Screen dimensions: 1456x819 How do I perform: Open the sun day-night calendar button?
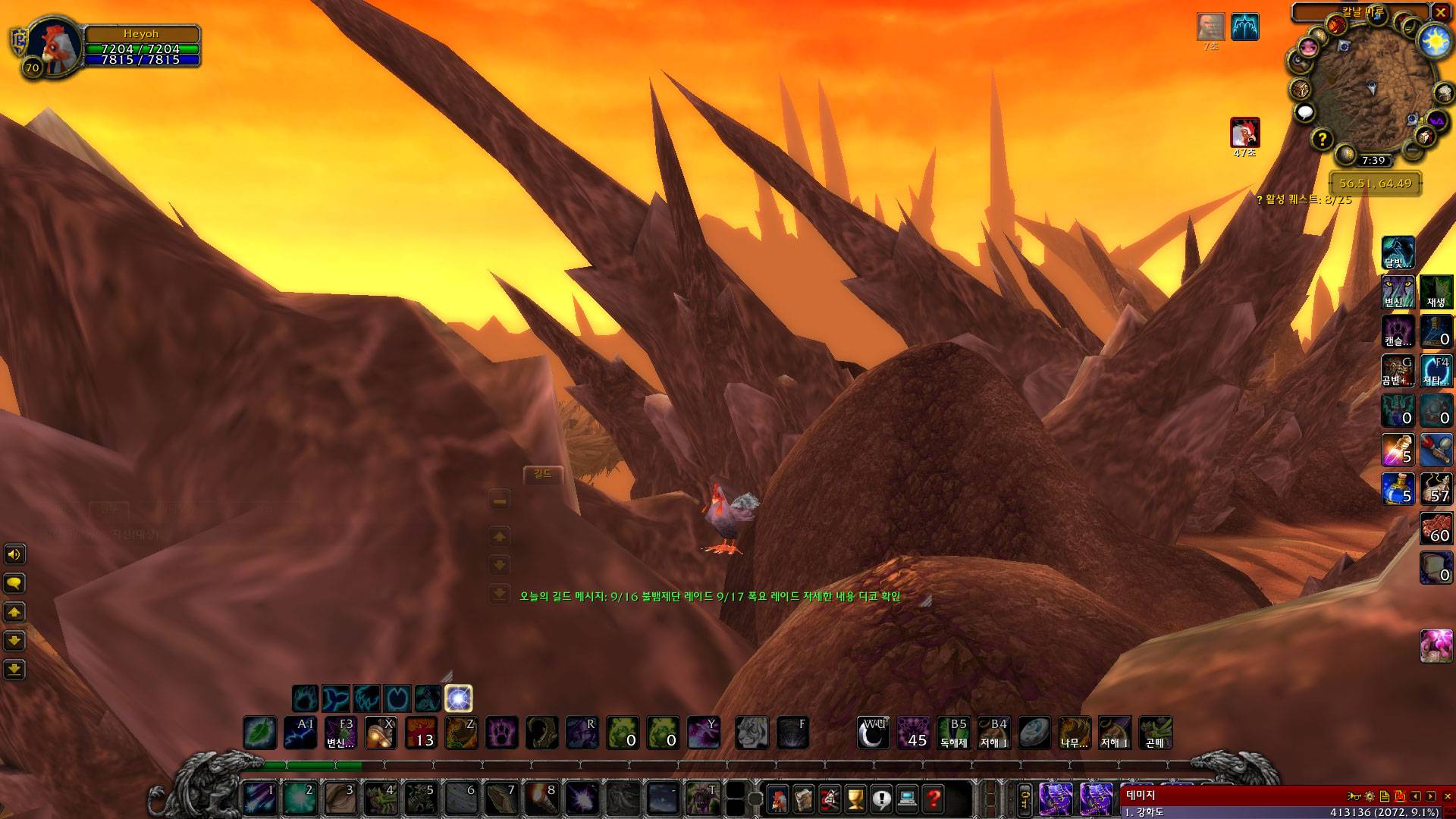point(1435,41)
